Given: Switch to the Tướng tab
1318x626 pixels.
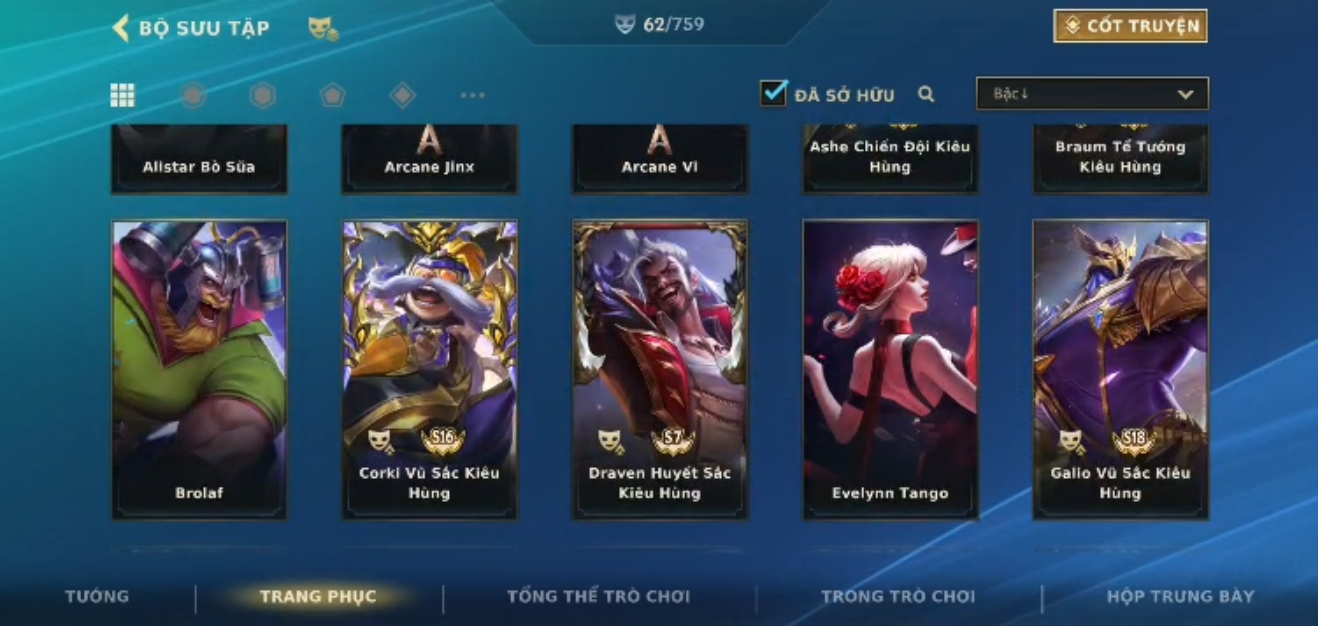Looking at the screenshot, I should click(x=97, y=597).
